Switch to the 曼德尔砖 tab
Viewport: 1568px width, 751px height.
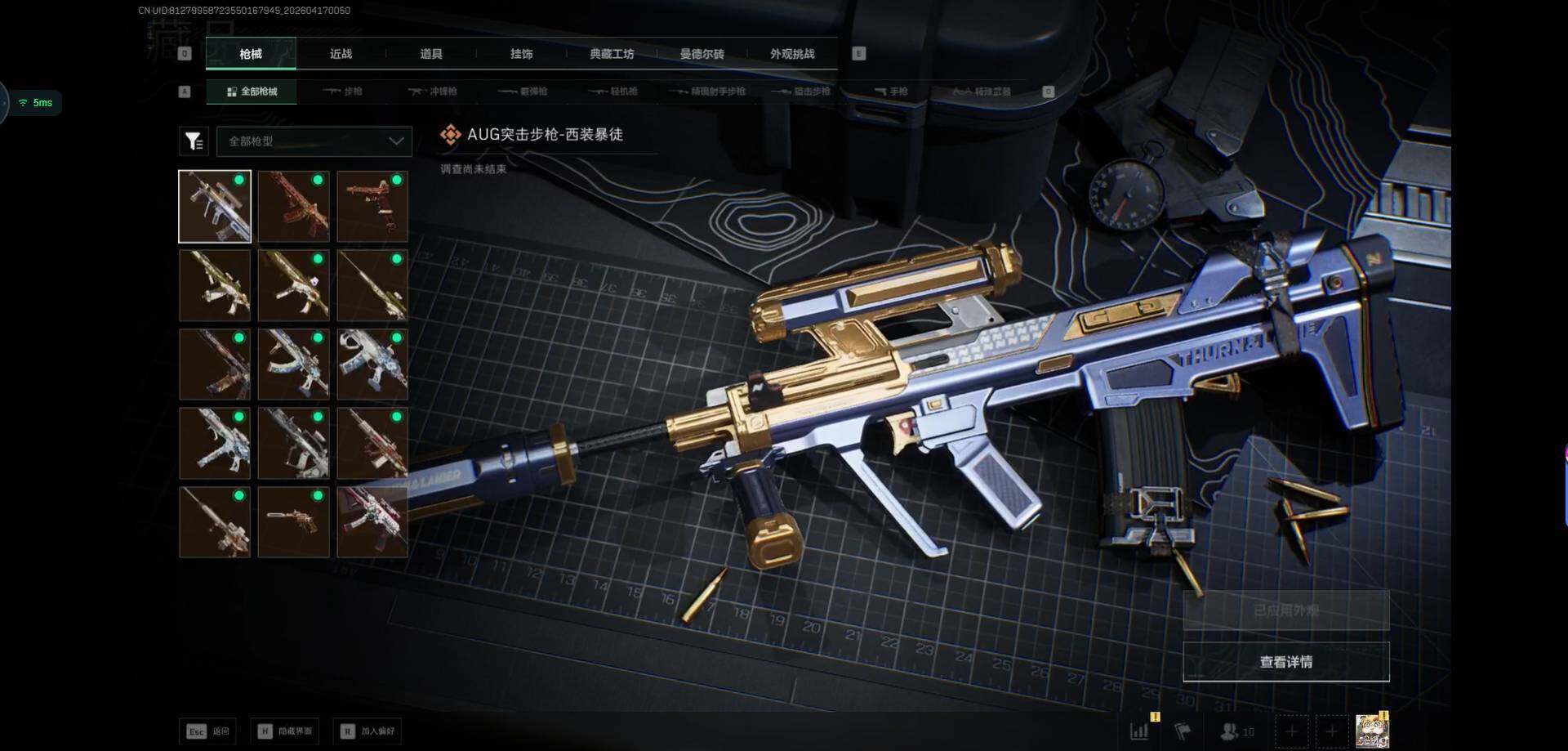coord(702,54)
